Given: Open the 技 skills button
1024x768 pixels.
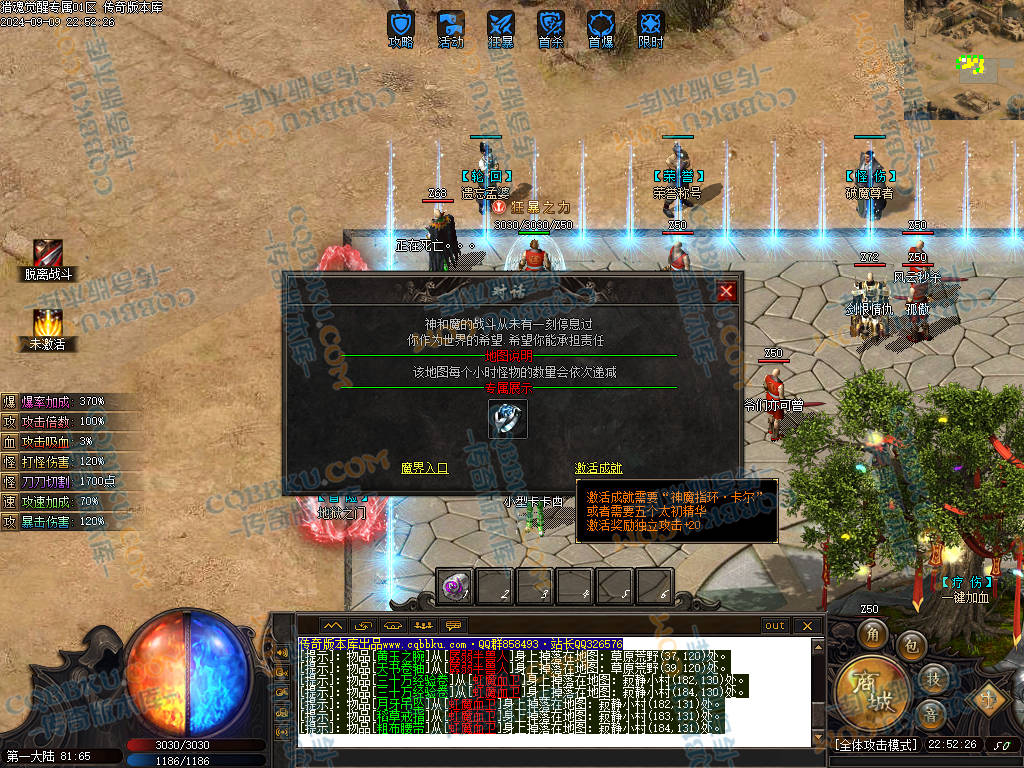Looking at the screenshot, I should tap(932, 679).
